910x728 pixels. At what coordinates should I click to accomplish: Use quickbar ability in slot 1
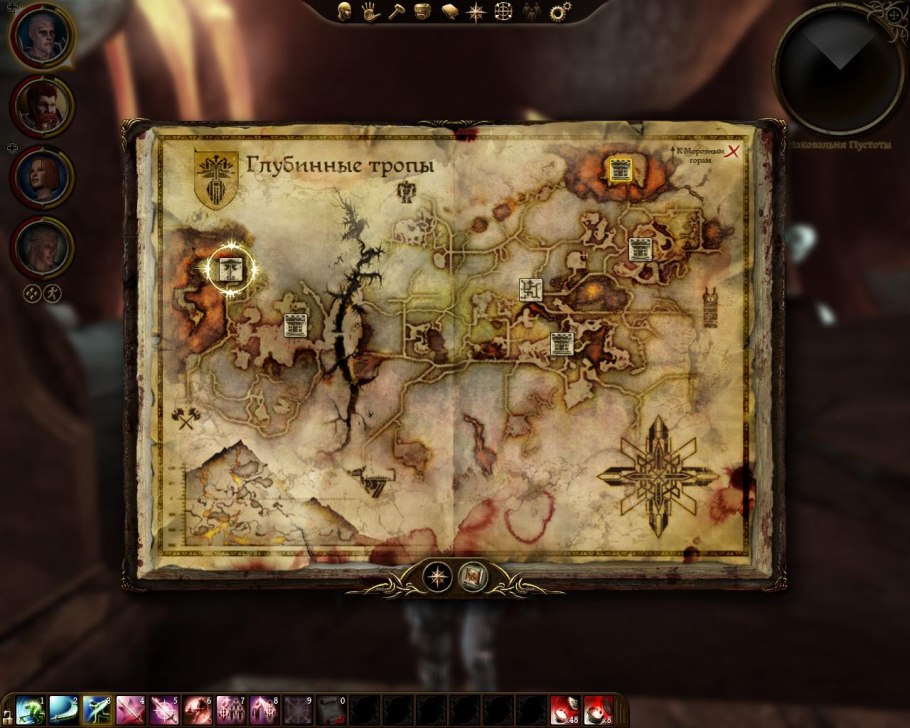click(x=30, y=710)
